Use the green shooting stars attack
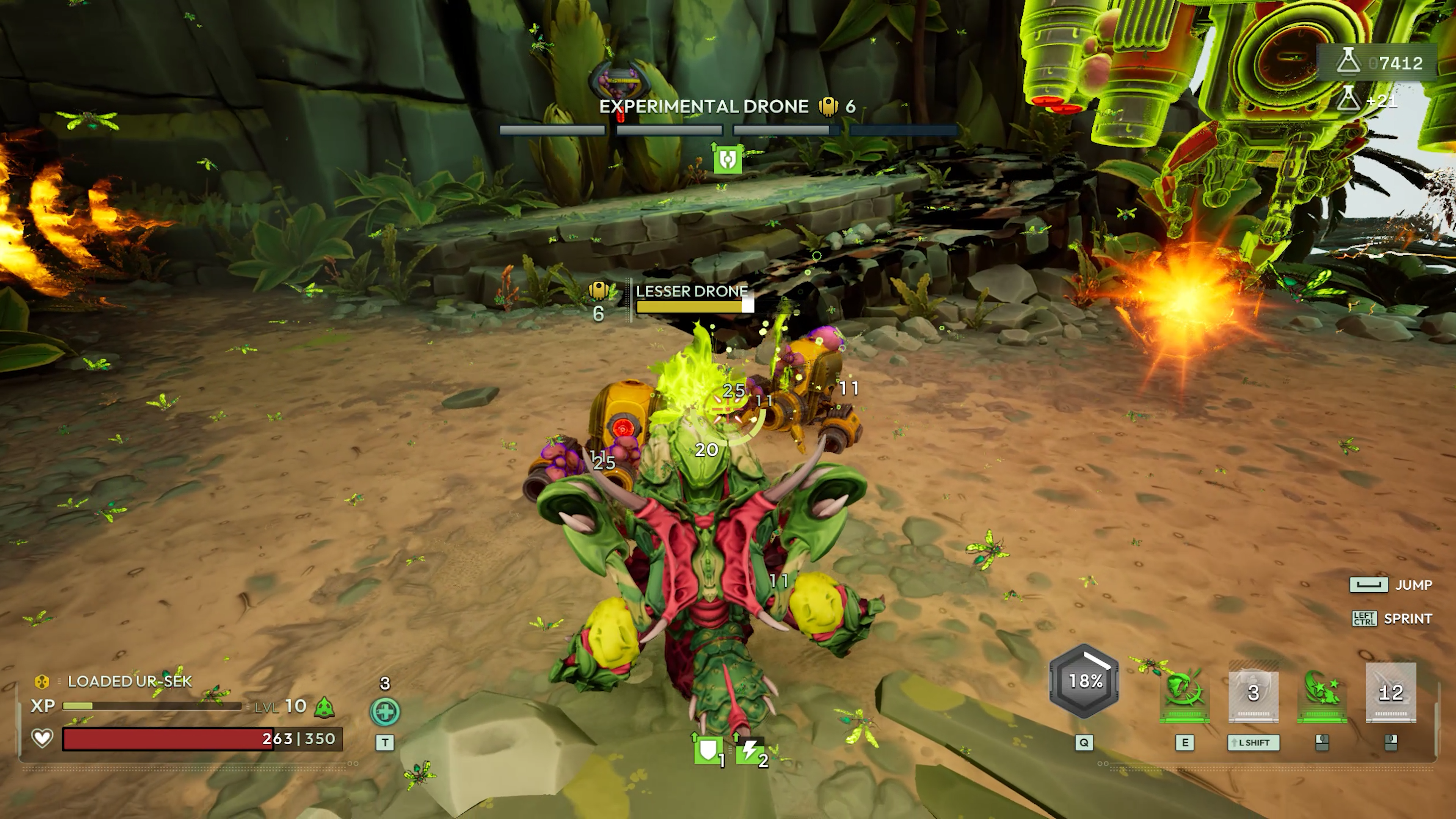The width and height of the screenshot is (1456, 819). (x=1321, y=692)
